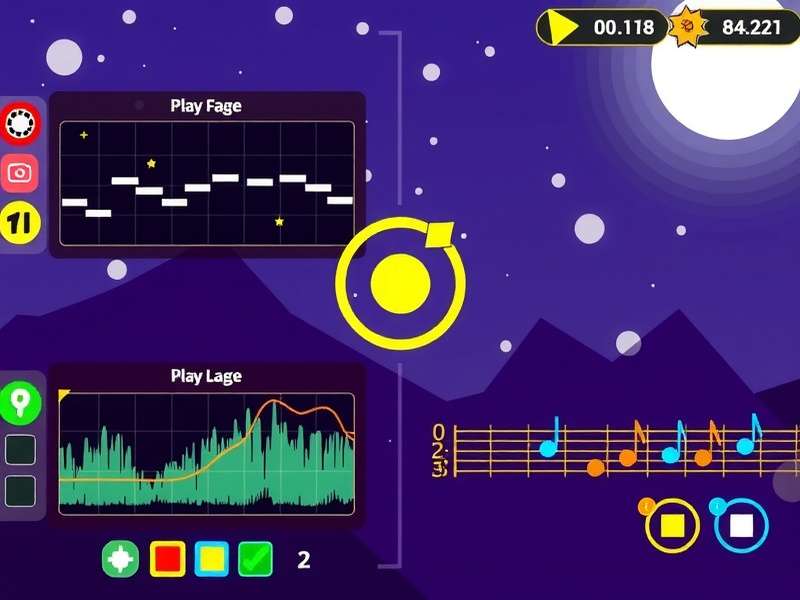Toggle the green checkmark button

[255, 559]
